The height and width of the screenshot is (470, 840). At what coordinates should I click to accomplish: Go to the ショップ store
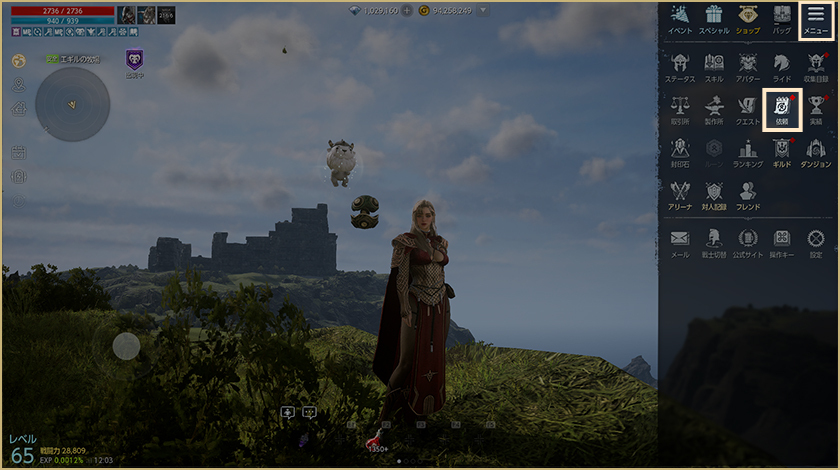748,19
